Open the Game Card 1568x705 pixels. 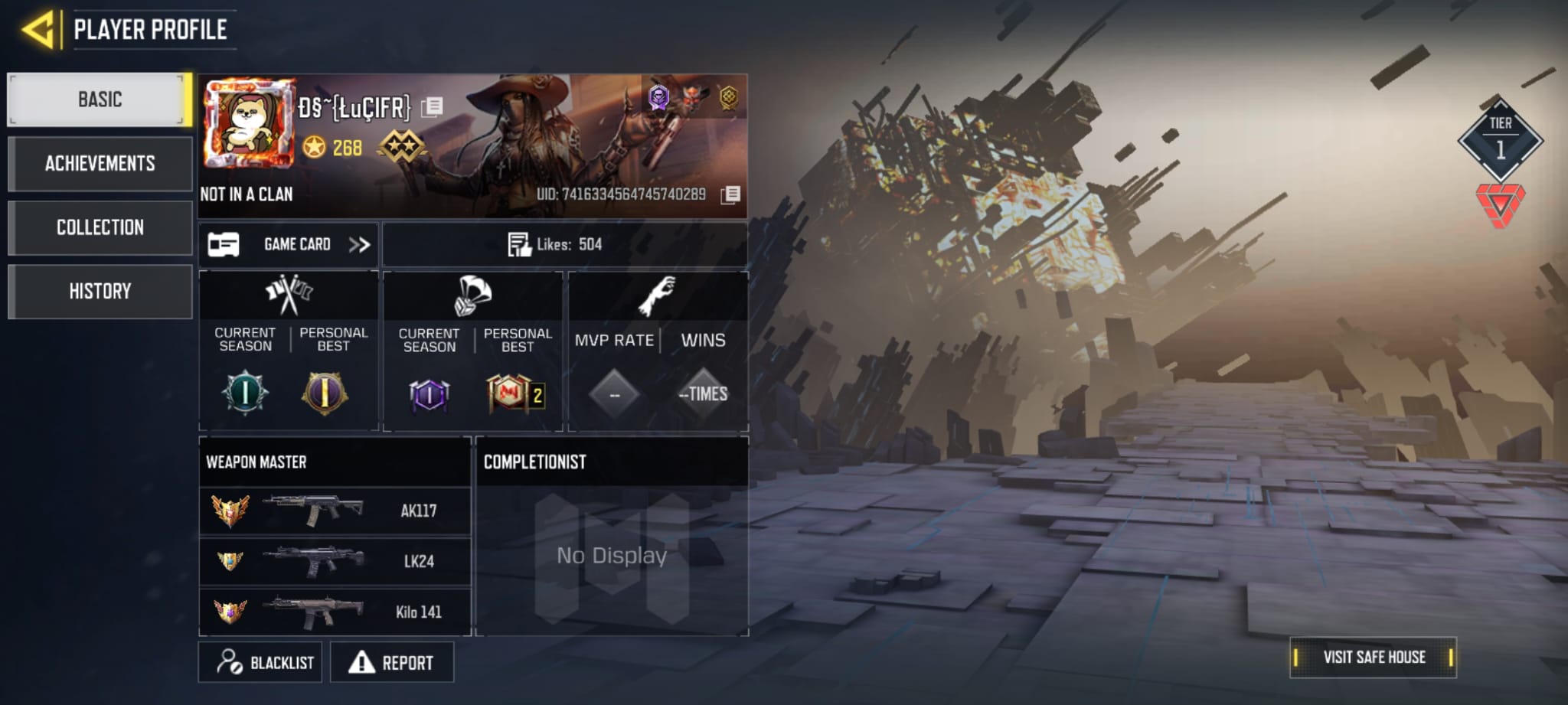coord(289,245)
